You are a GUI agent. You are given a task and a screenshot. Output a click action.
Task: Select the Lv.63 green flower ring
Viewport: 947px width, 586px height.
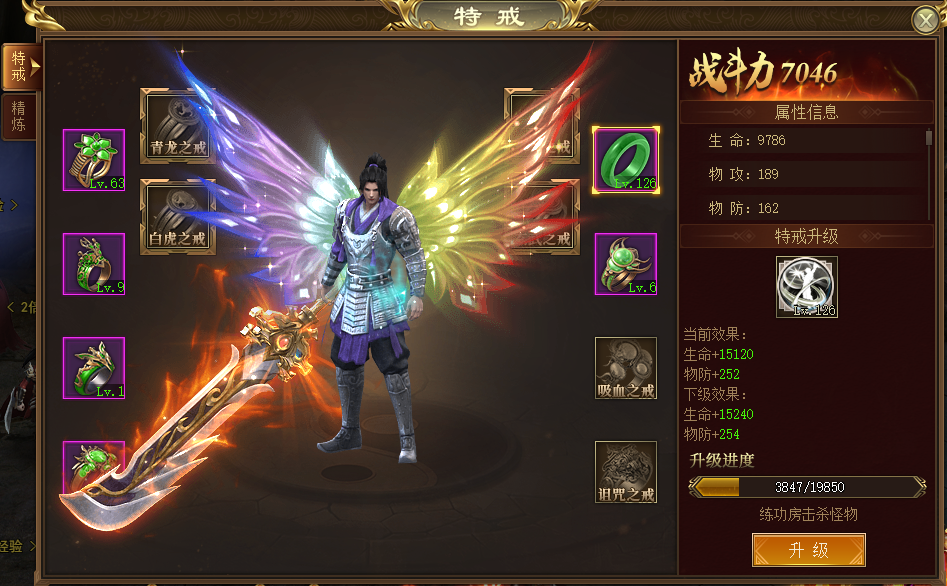coord(94,160)
